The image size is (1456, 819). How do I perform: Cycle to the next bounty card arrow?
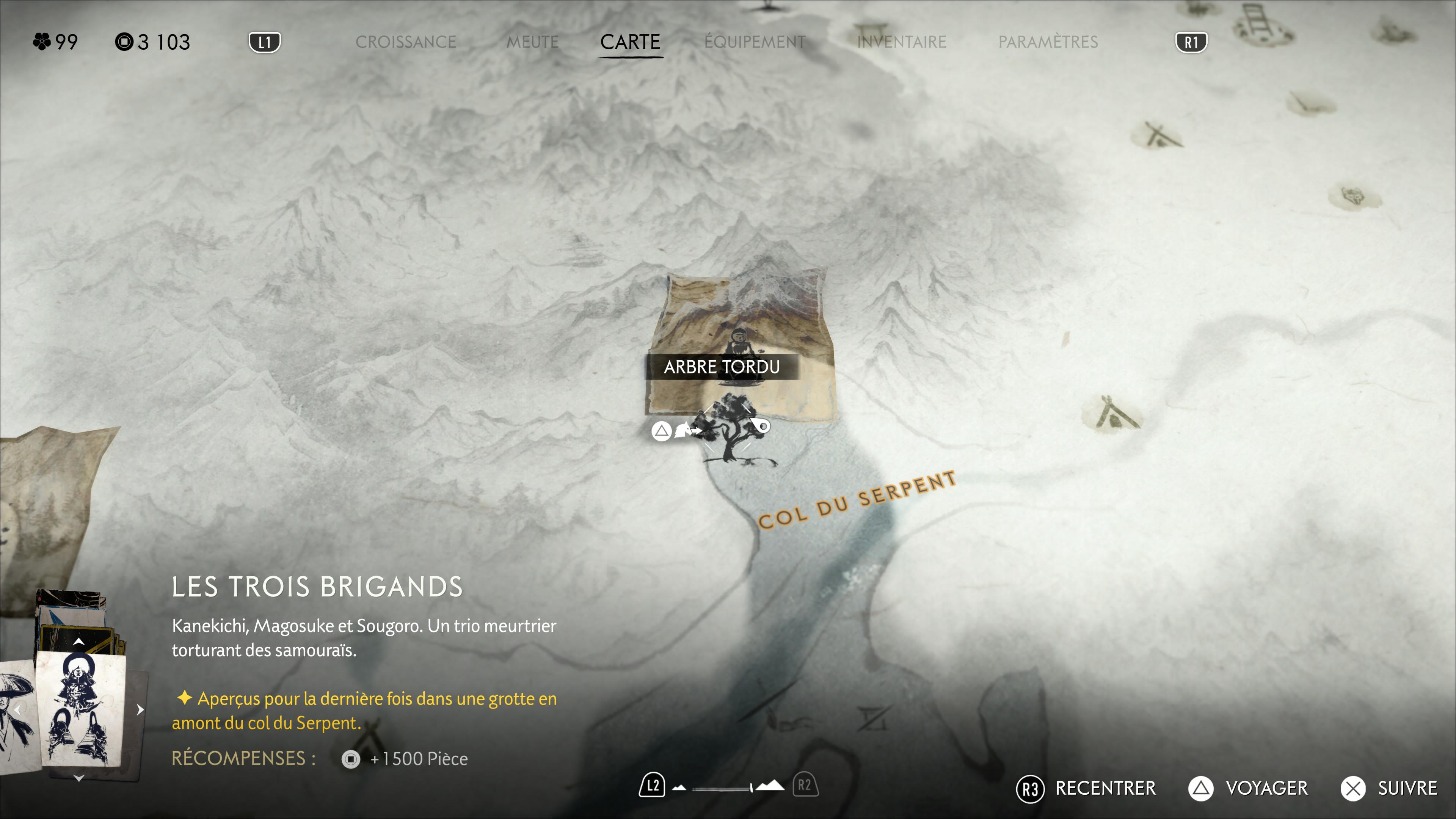140,709
